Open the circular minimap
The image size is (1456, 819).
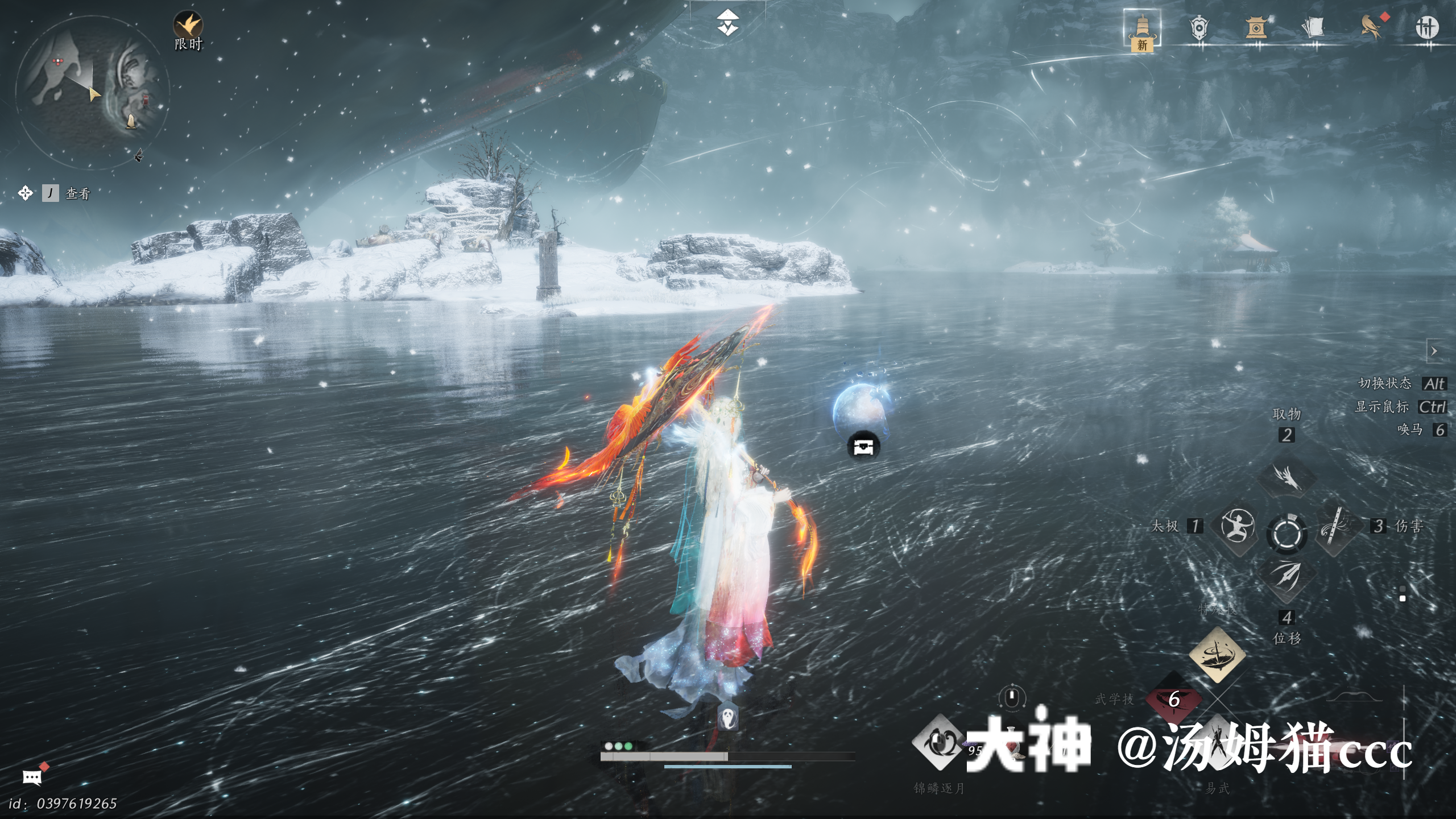click(x=92, y=92)
